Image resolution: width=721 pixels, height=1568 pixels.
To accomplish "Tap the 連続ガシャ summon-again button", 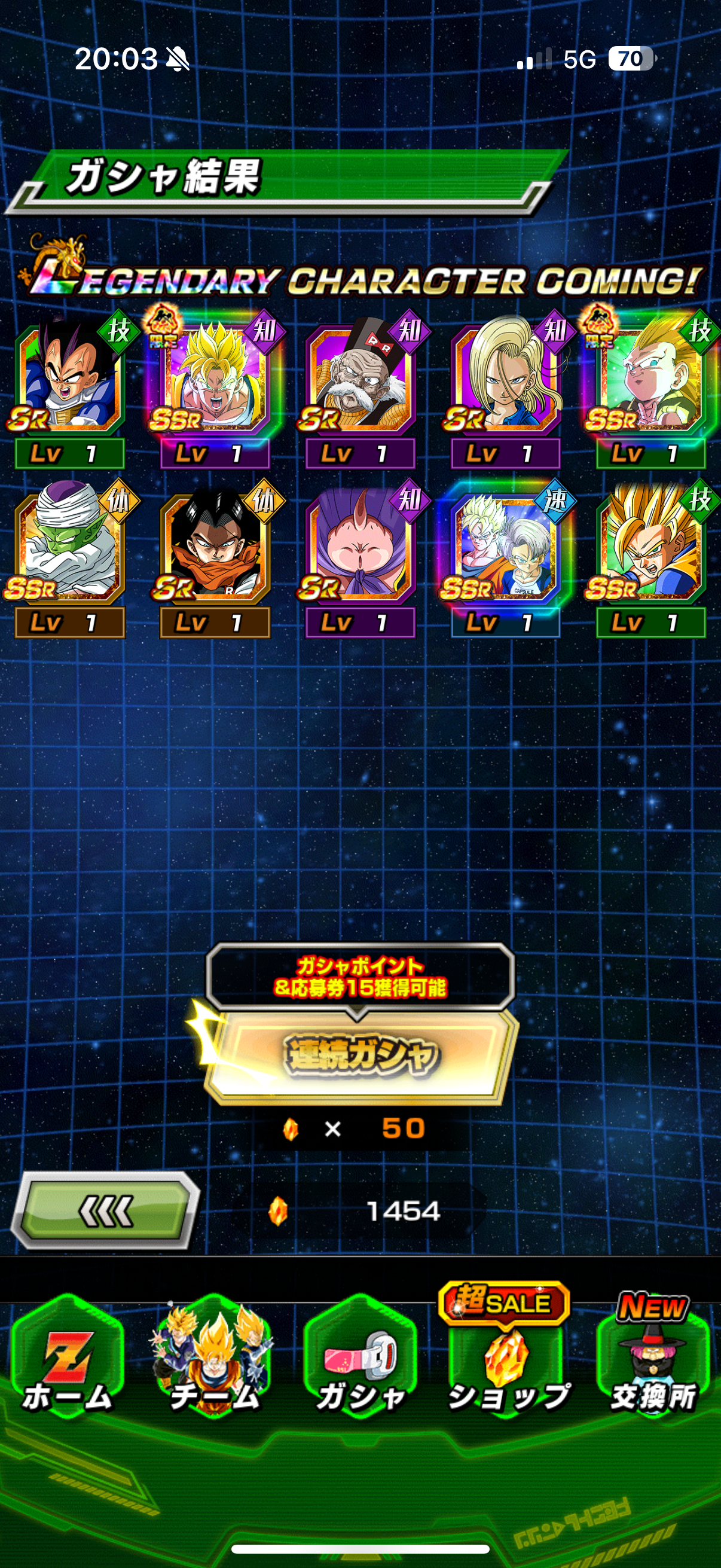I will pyautogui.click(x=360, y=1055).
